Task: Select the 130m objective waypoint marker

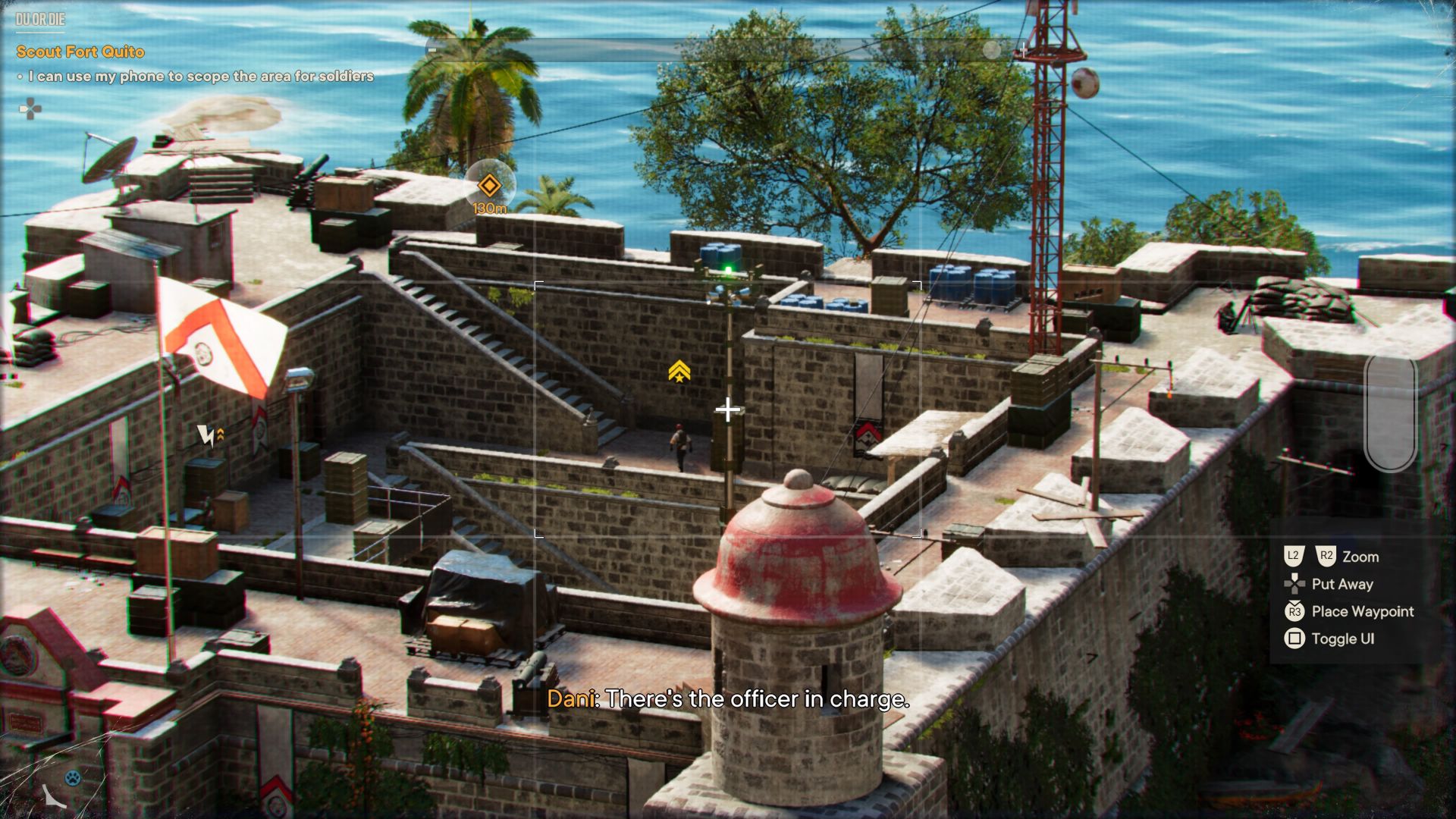Action: (490, 187)
